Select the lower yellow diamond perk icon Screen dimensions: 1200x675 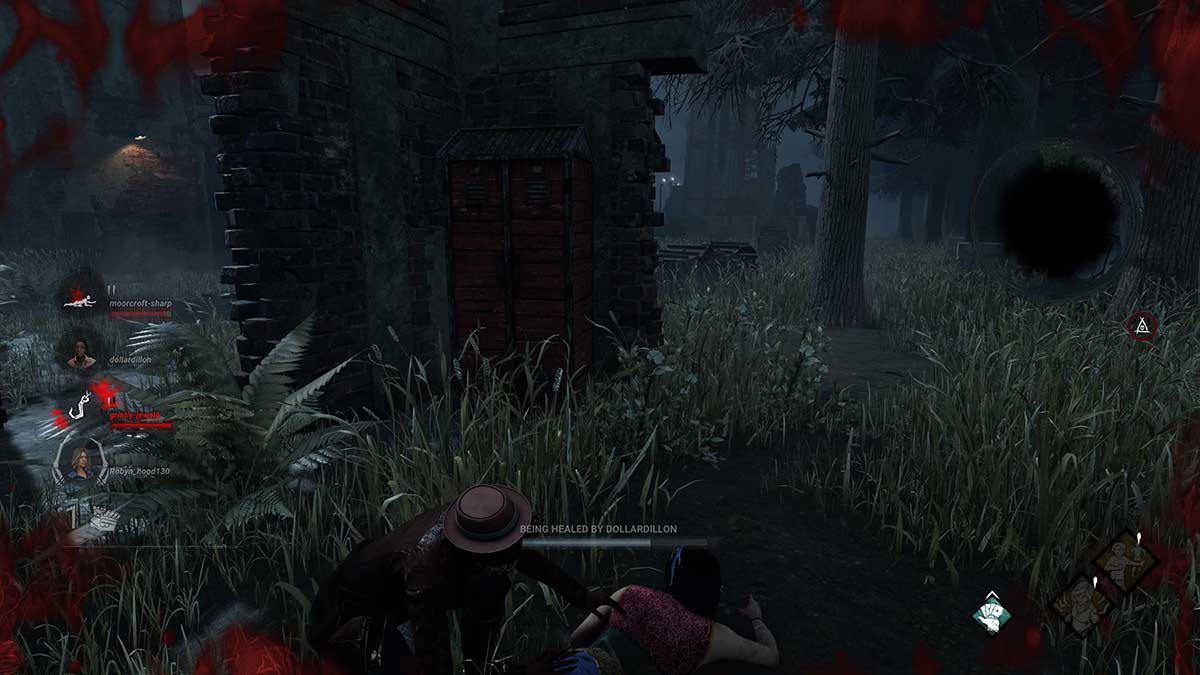[1082, 603]
